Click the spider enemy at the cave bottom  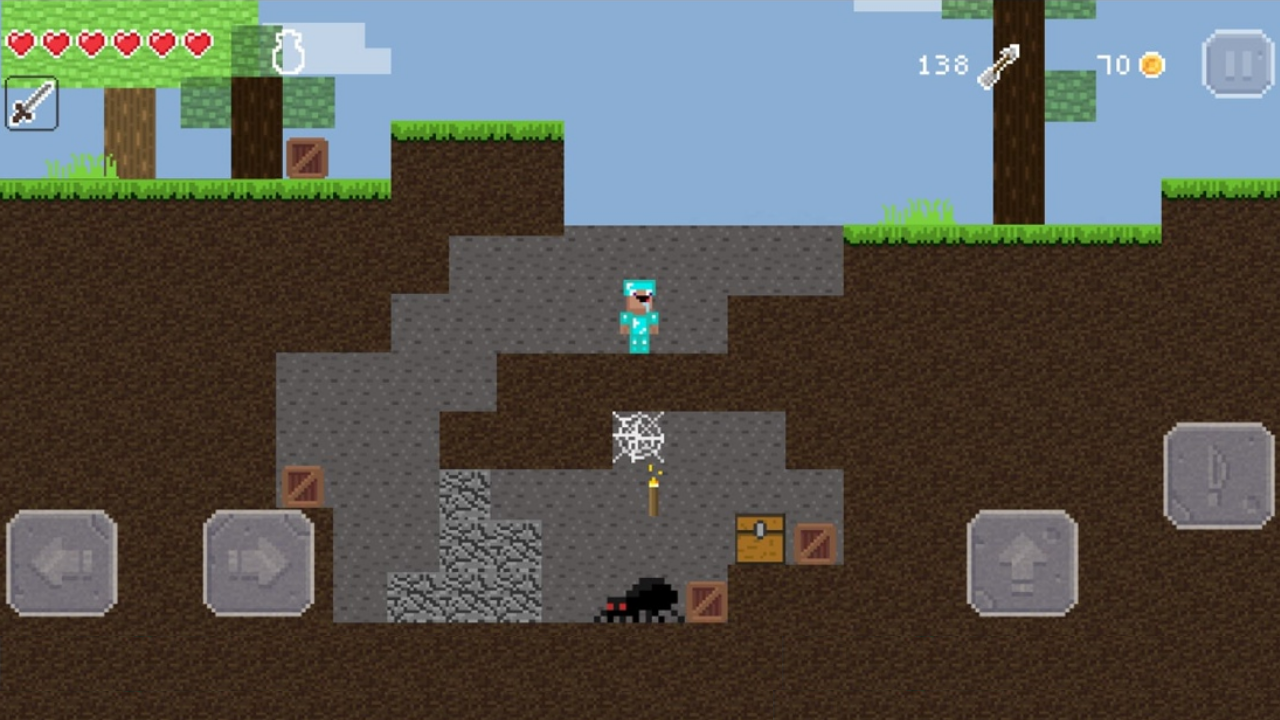coord(640,598)
